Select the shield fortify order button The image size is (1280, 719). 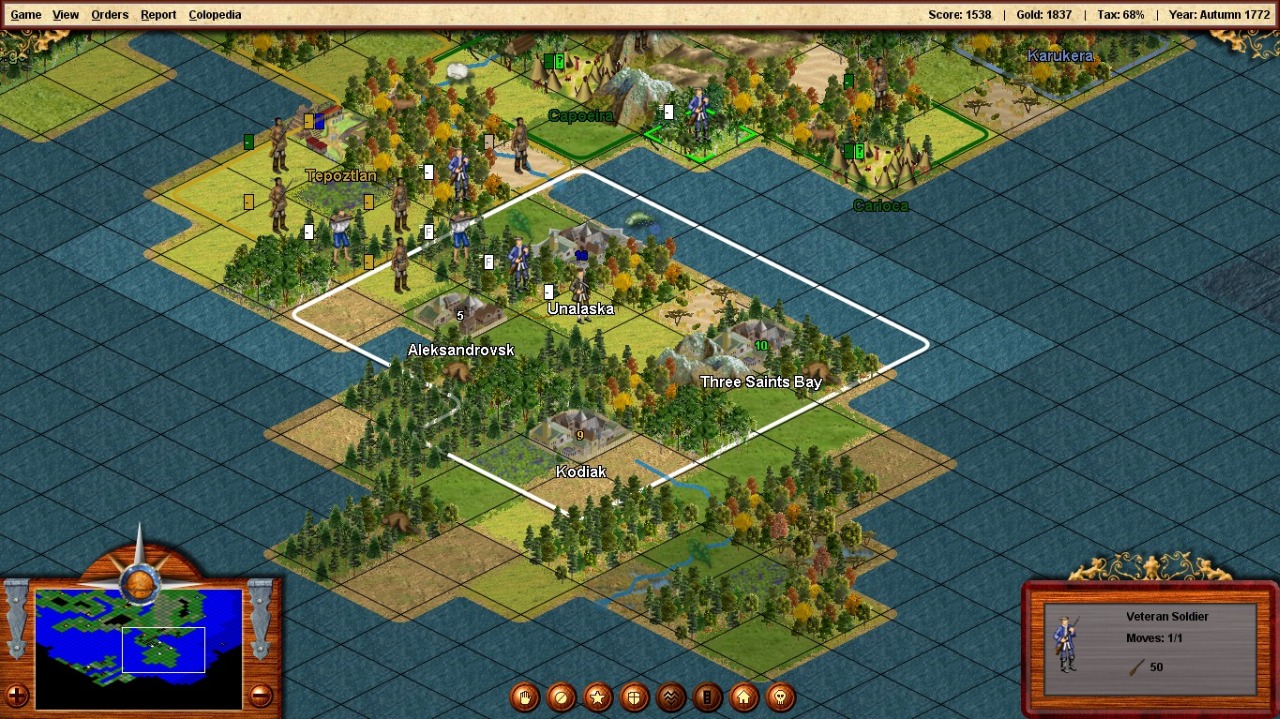point(634,697)
